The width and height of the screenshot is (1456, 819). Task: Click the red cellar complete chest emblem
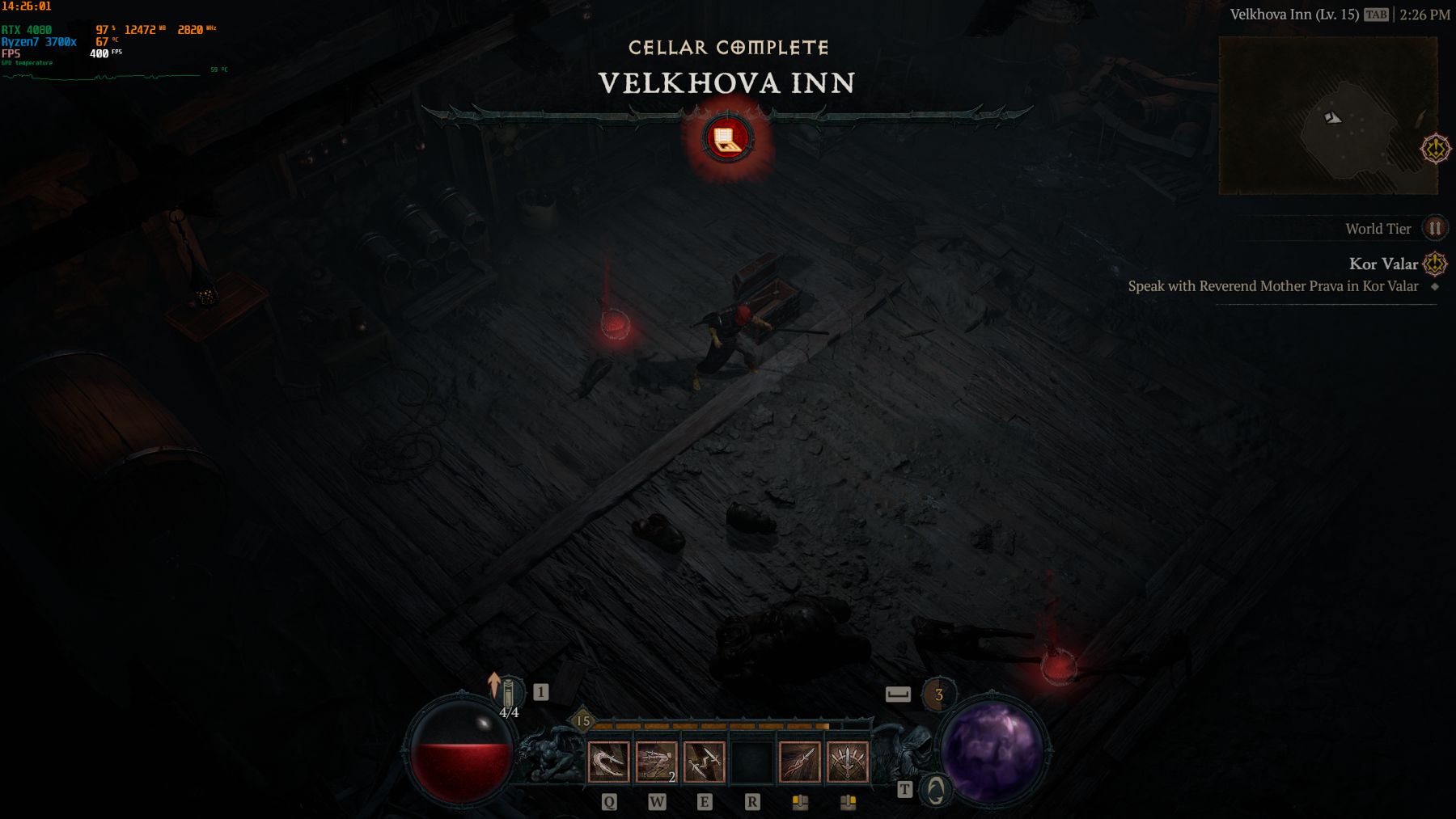pos(728,139)
